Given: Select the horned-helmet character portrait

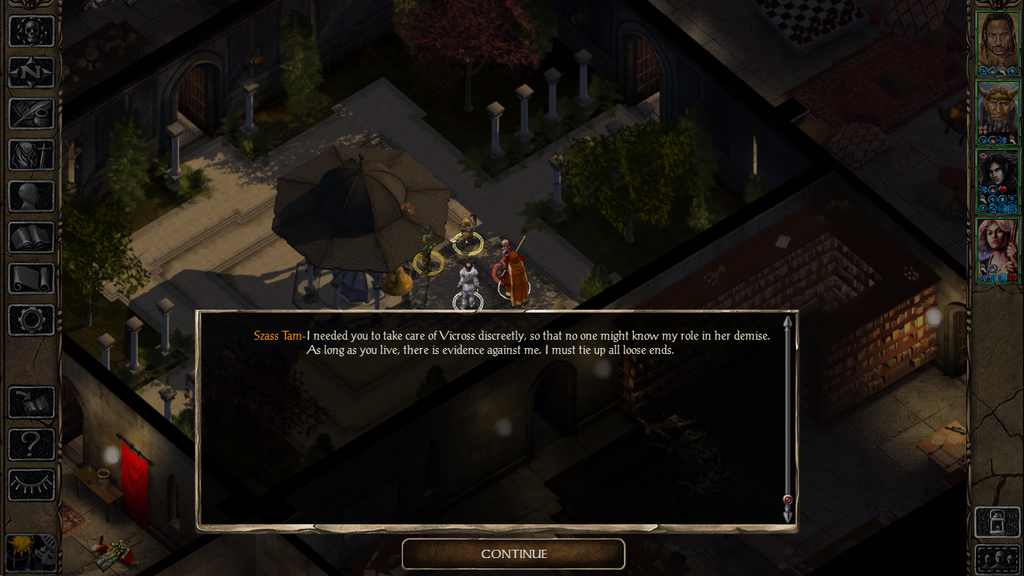Looking at the screenshot, I should [997, 111].
